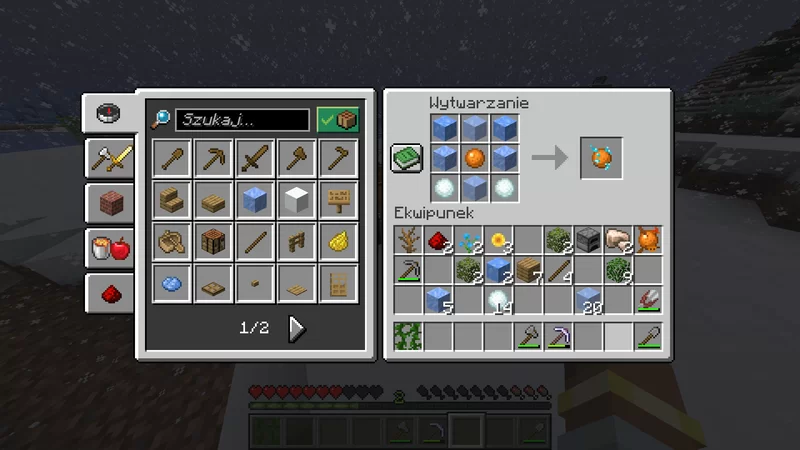
Task: Choose the wooden sword recipe
Action: (256, 158)
